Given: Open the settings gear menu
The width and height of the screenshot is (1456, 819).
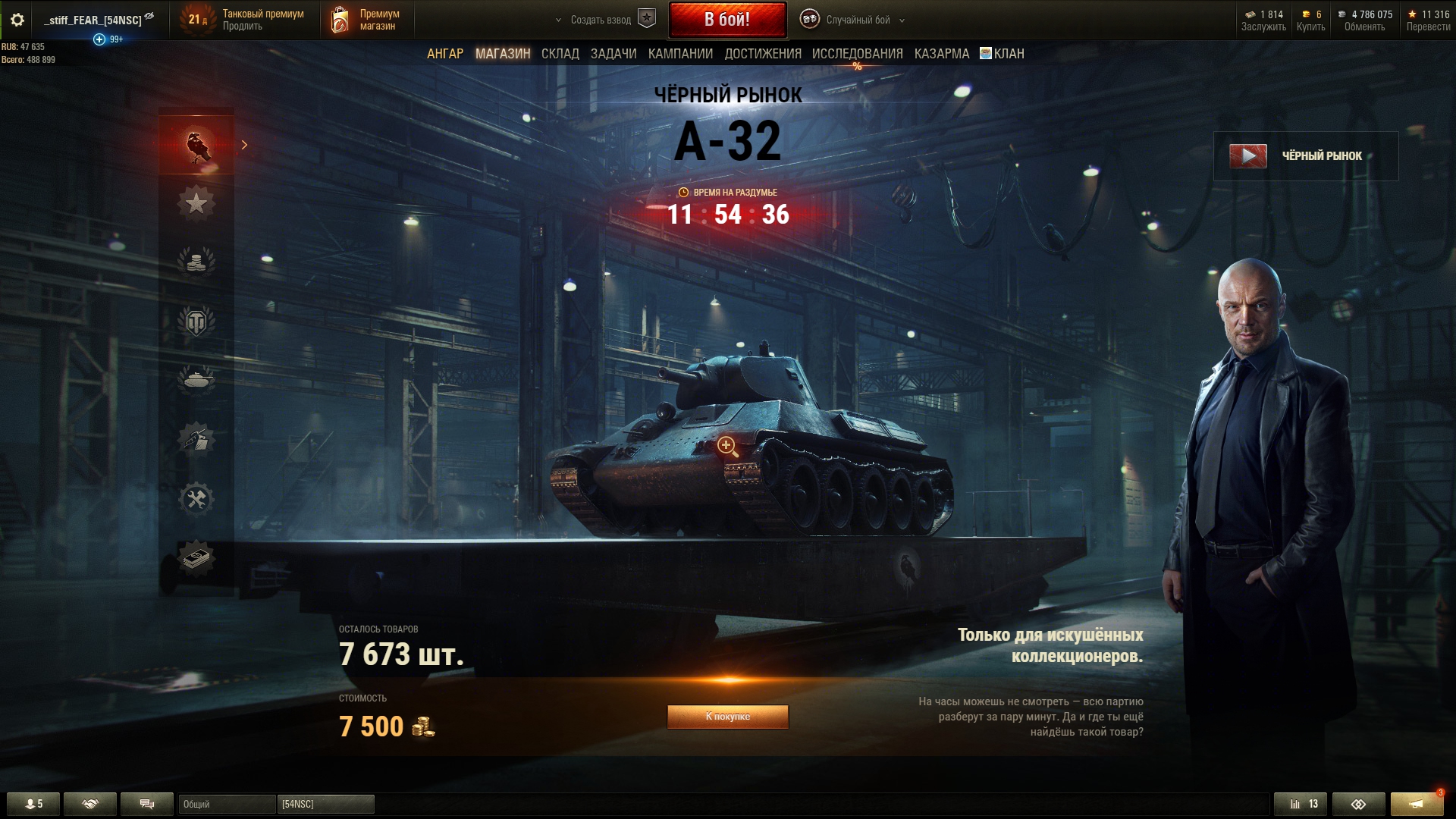Looking at the screenshot, I should coord(17,20).
